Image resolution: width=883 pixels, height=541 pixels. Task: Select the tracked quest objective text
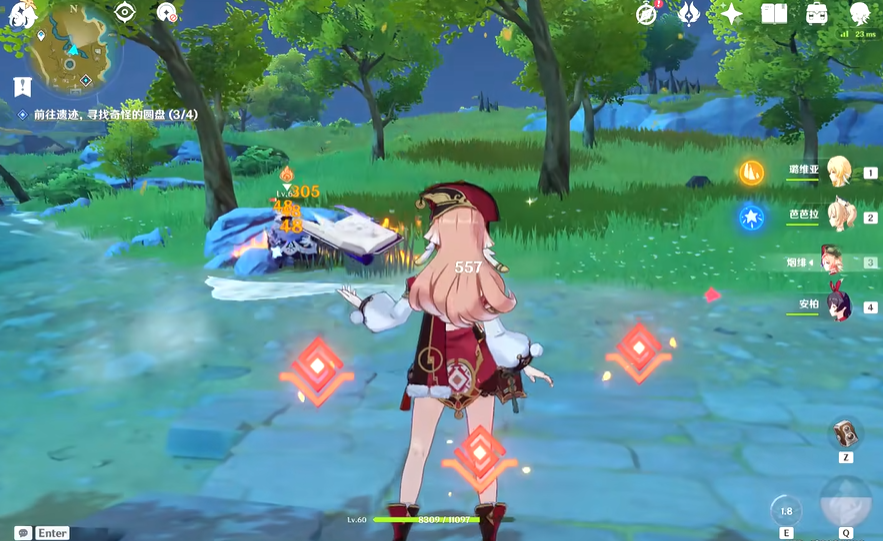point(115,115)
